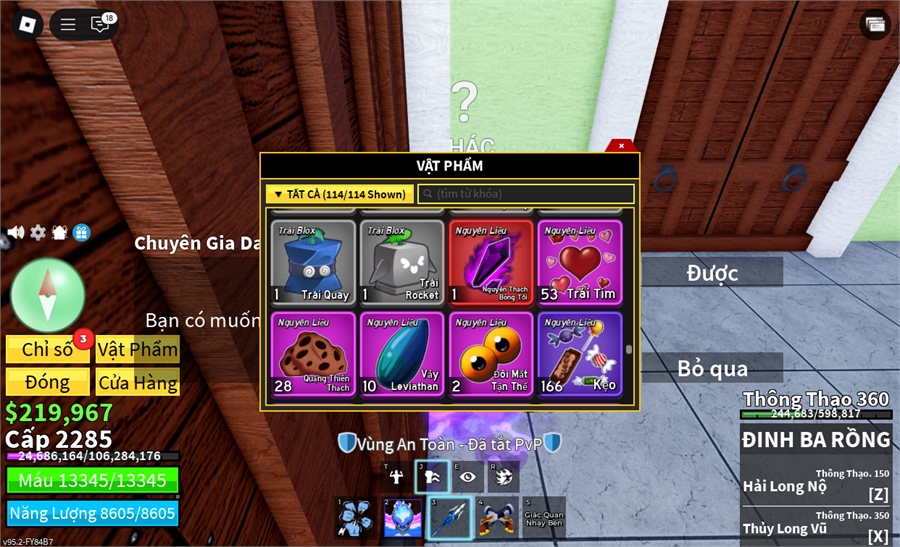Image resolution: width=900 pixels, height=547 pixels.
Task: Select the Giác Quan Nhạy Bén hotbar slot
Action: pyautogui.click(x=543, y=518)
